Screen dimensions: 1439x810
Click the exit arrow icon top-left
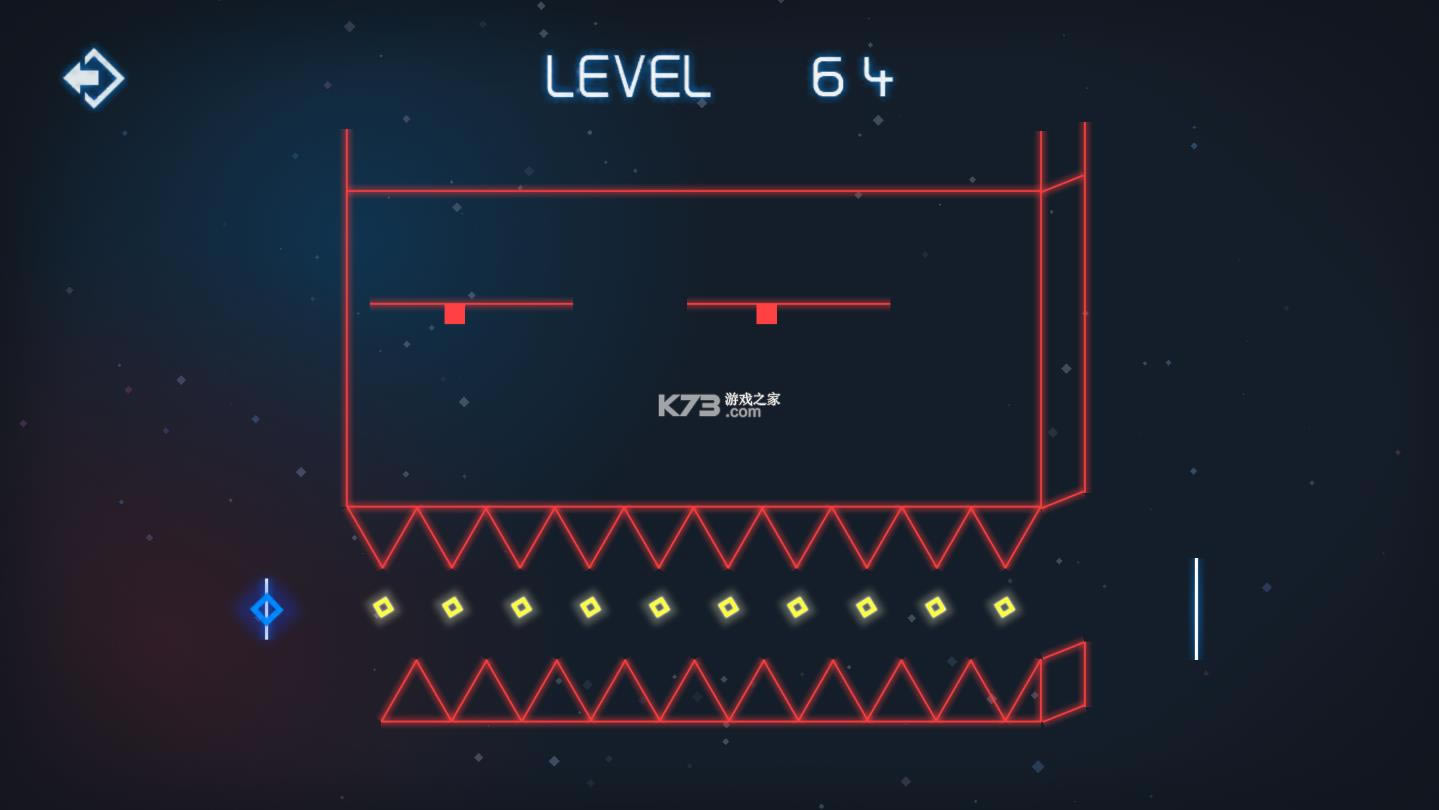tap(92, 77)
